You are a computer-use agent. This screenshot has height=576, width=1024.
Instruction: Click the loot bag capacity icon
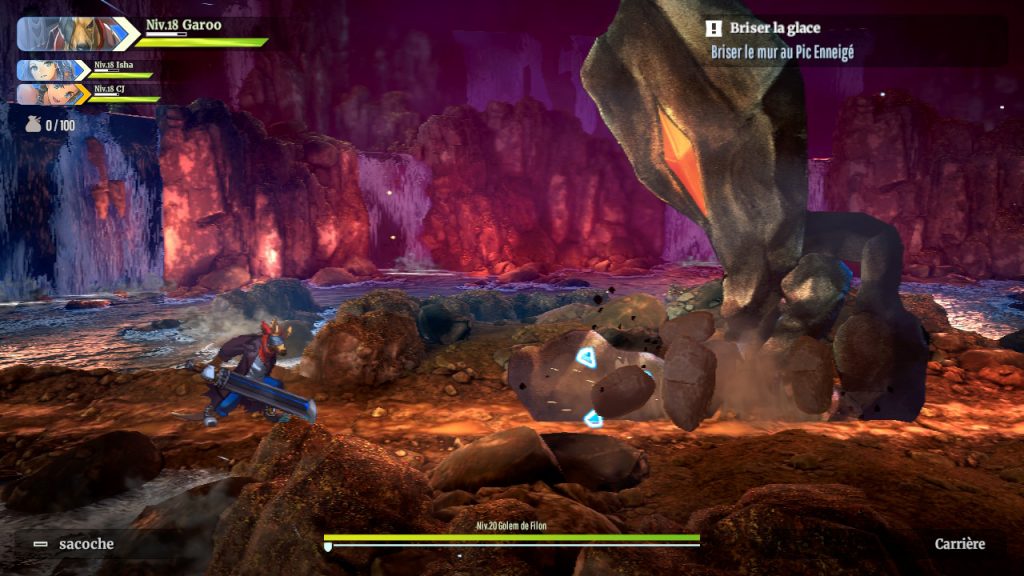34,125
